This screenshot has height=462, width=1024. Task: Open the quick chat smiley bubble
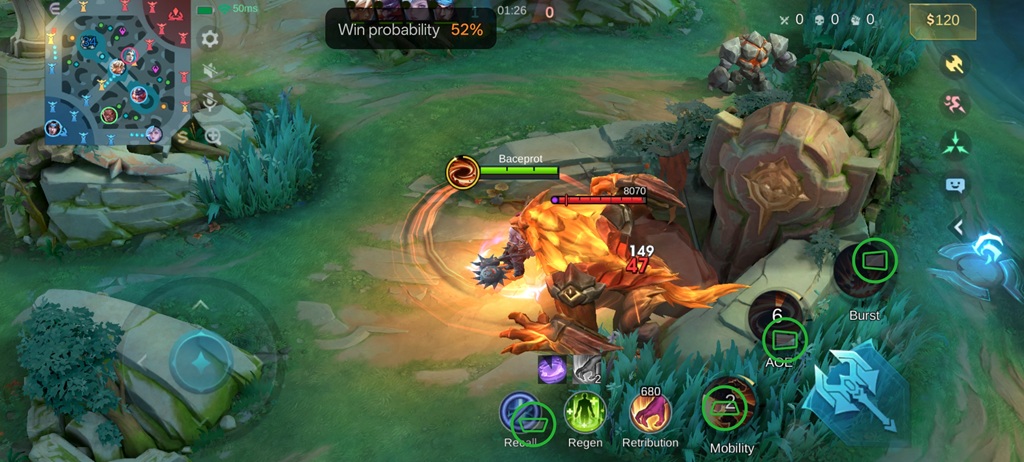(x=955, y=184)
